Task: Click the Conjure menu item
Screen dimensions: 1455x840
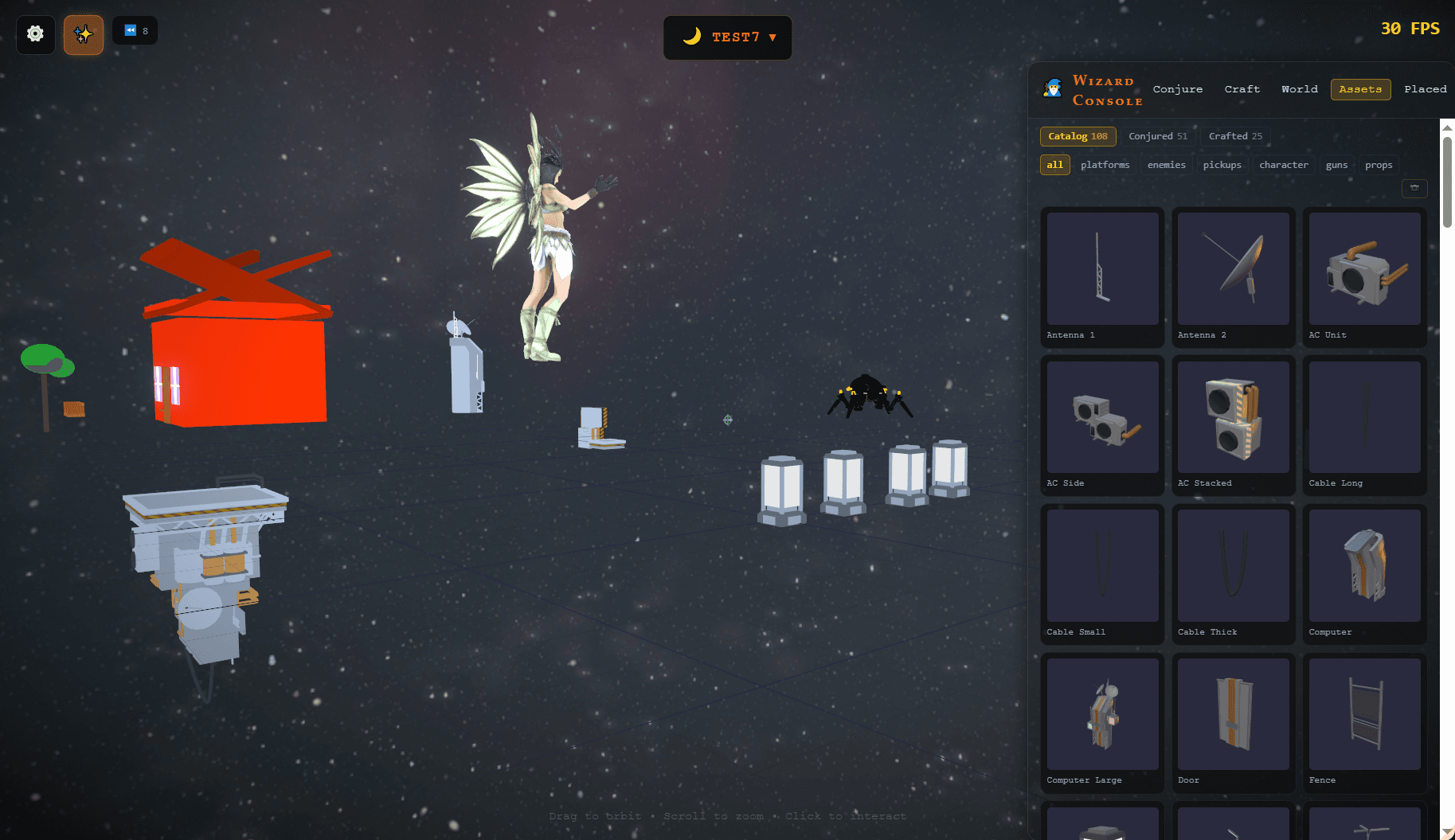Action: [x=1178, y=88]
